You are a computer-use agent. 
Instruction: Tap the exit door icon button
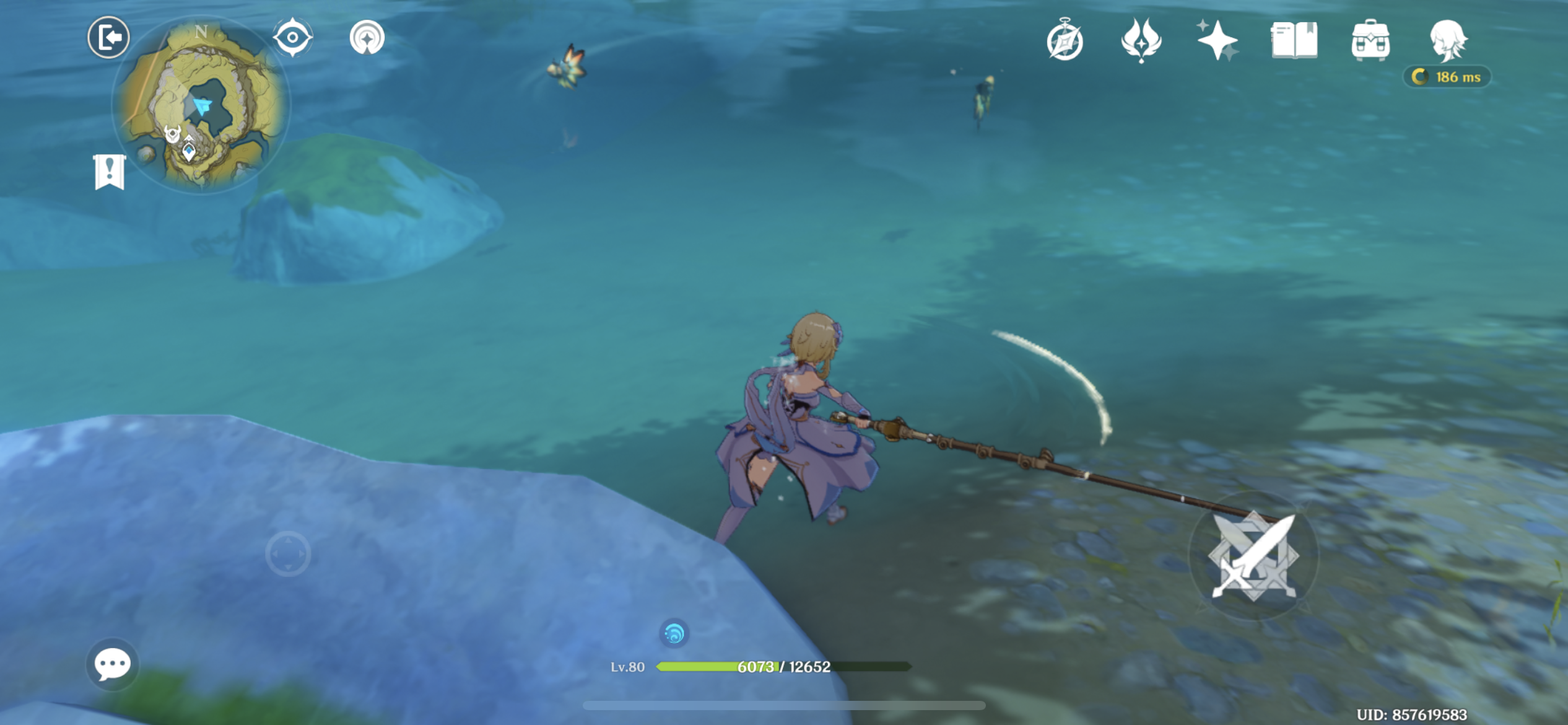click(x=108, y=38)
